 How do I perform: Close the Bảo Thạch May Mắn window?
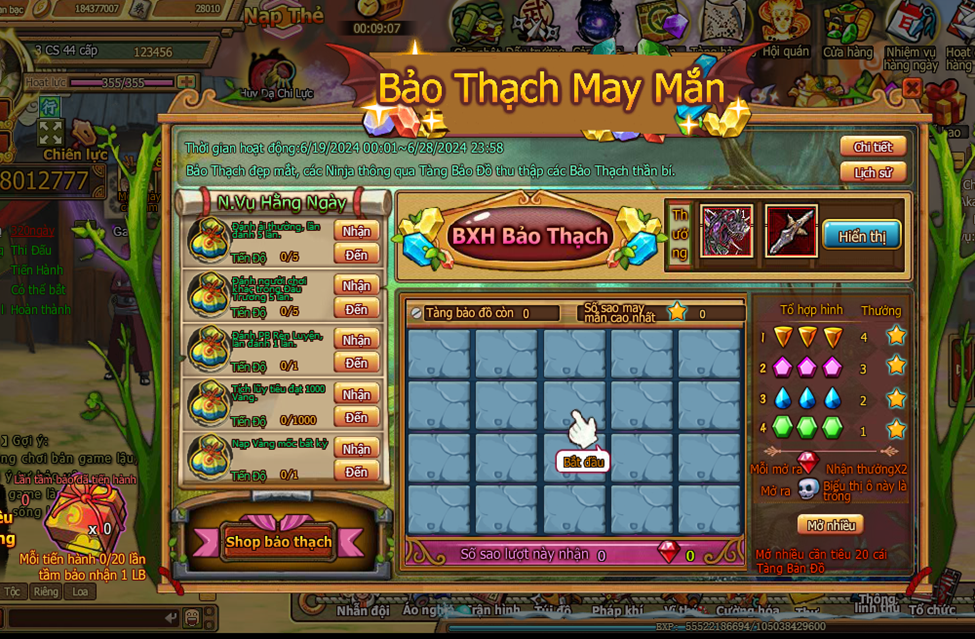(x=911, y=88)
